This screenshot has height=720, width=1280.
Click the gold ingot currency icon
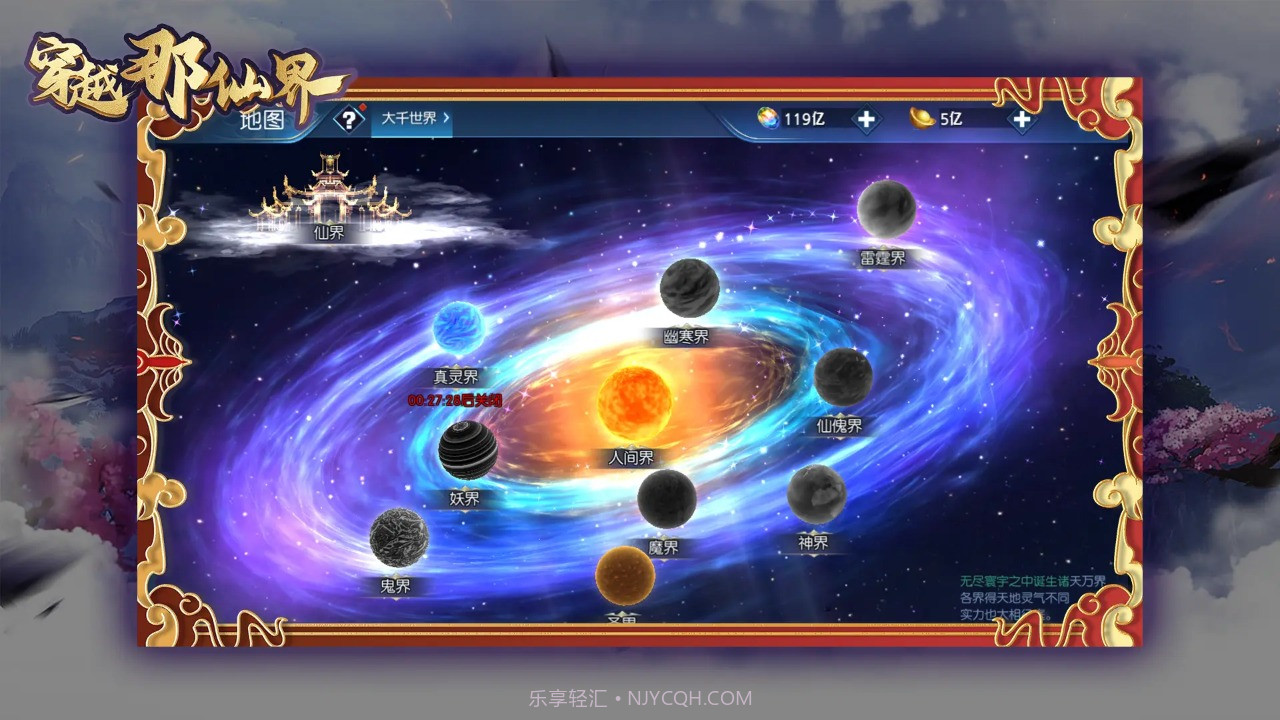[925, 119]
